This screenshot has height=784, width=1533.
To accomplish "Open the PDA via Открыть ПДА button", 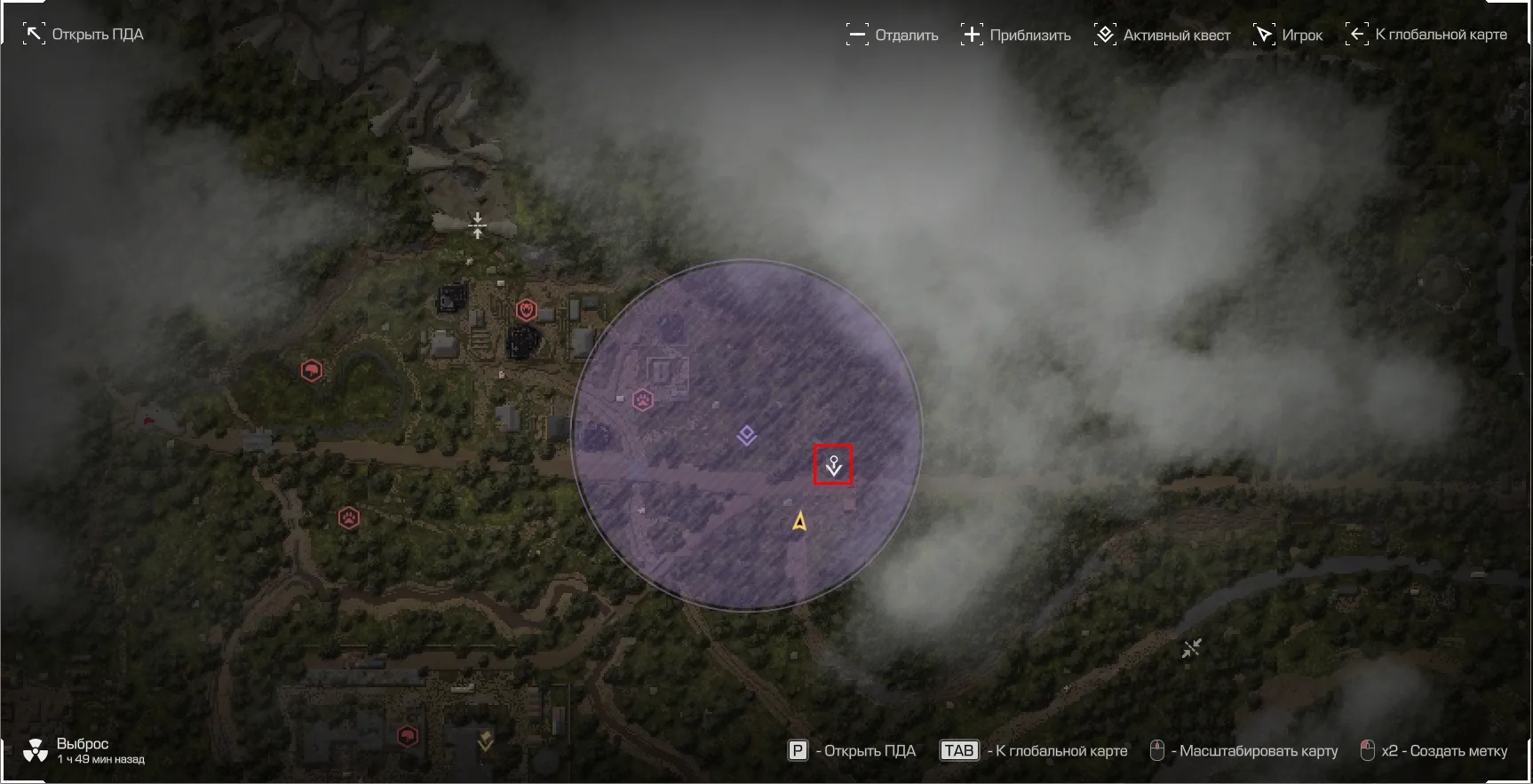I will point(83,35).
